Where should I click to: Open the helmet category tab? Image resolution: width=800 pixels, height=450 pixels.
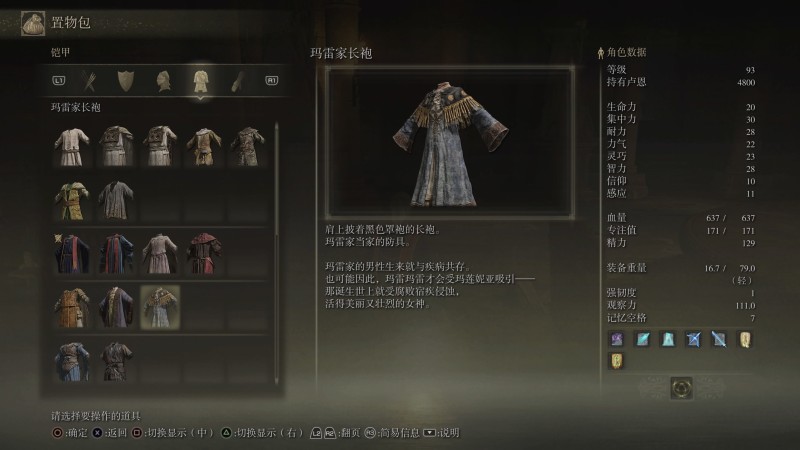(x=162, y=80)
